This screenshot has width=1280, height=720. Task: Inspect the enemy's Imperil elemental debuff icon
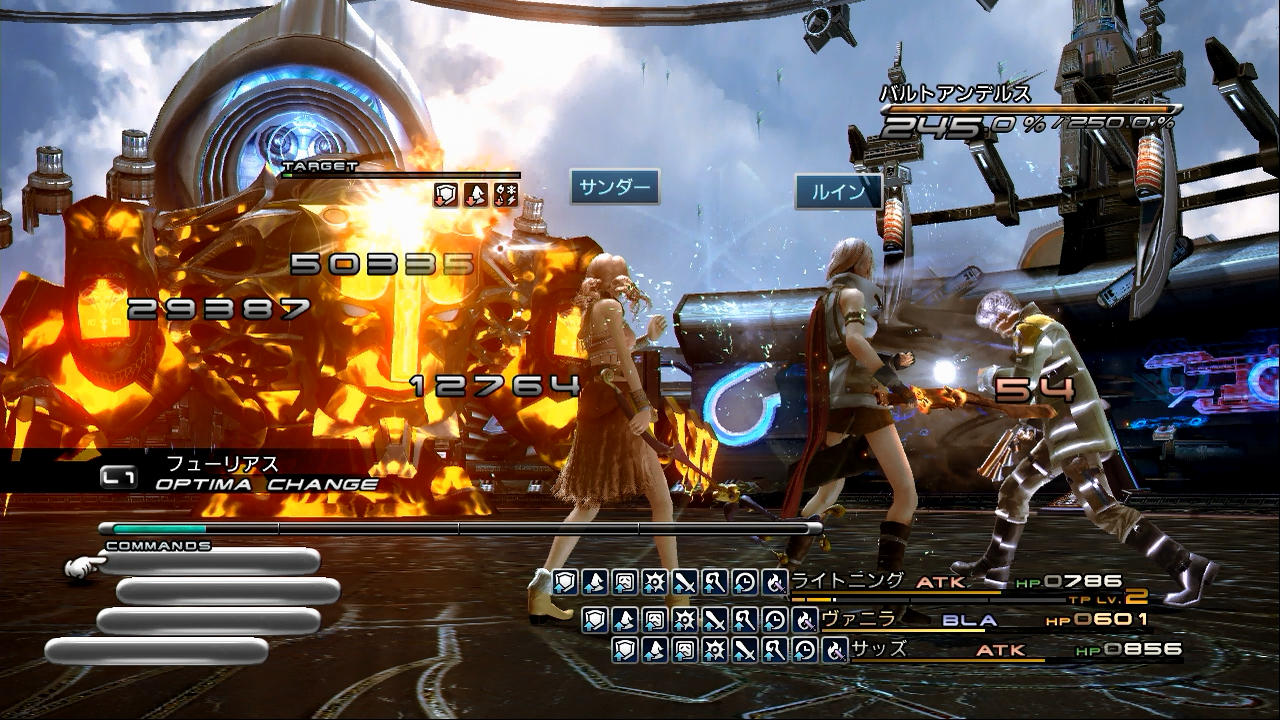(506, 195)
